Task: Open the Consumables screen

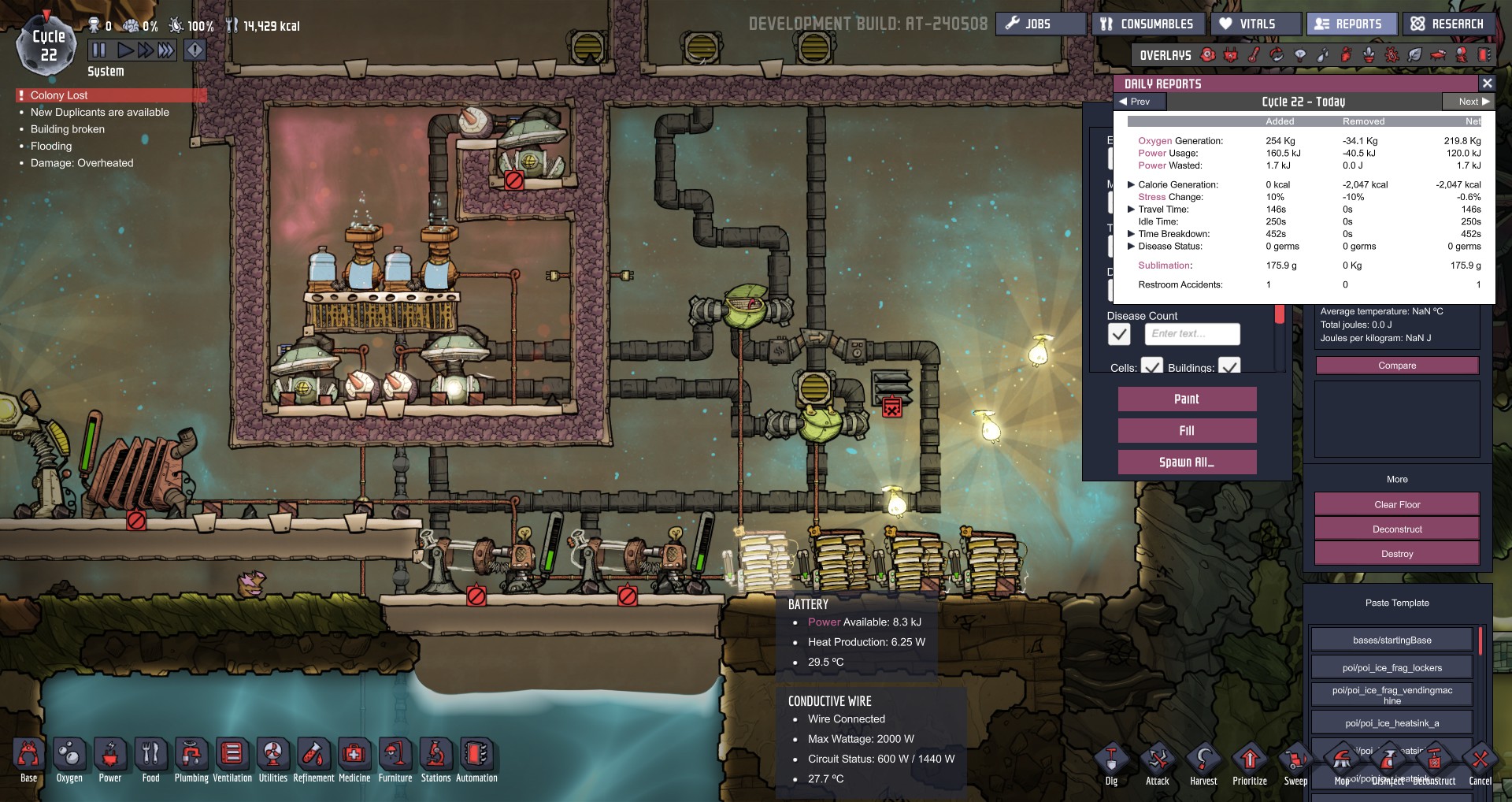Action: (x=1147, y=24)
